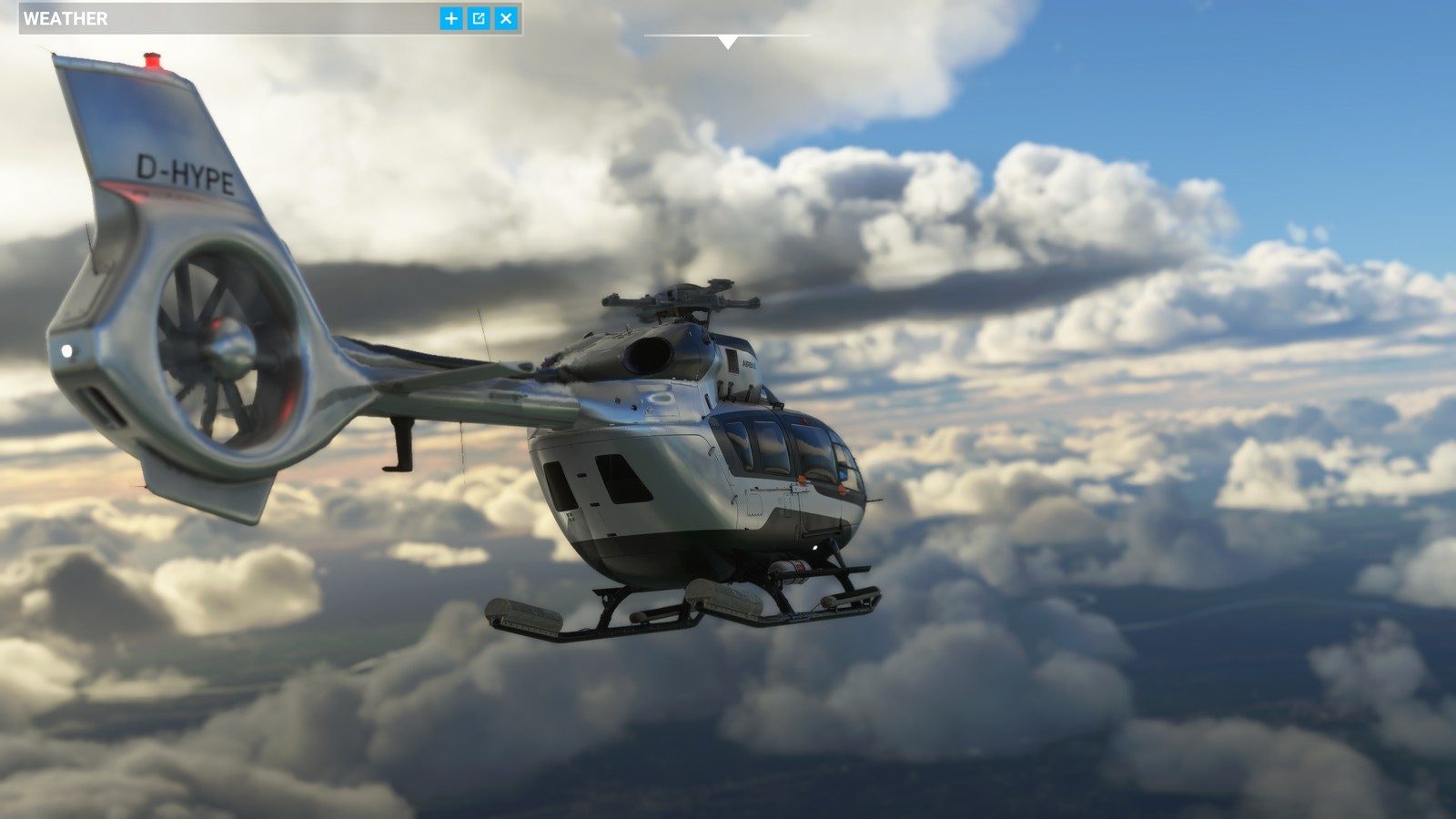
Task: Reveal the toolbar using the top arrow handle
Action: [x=727, y=42]
